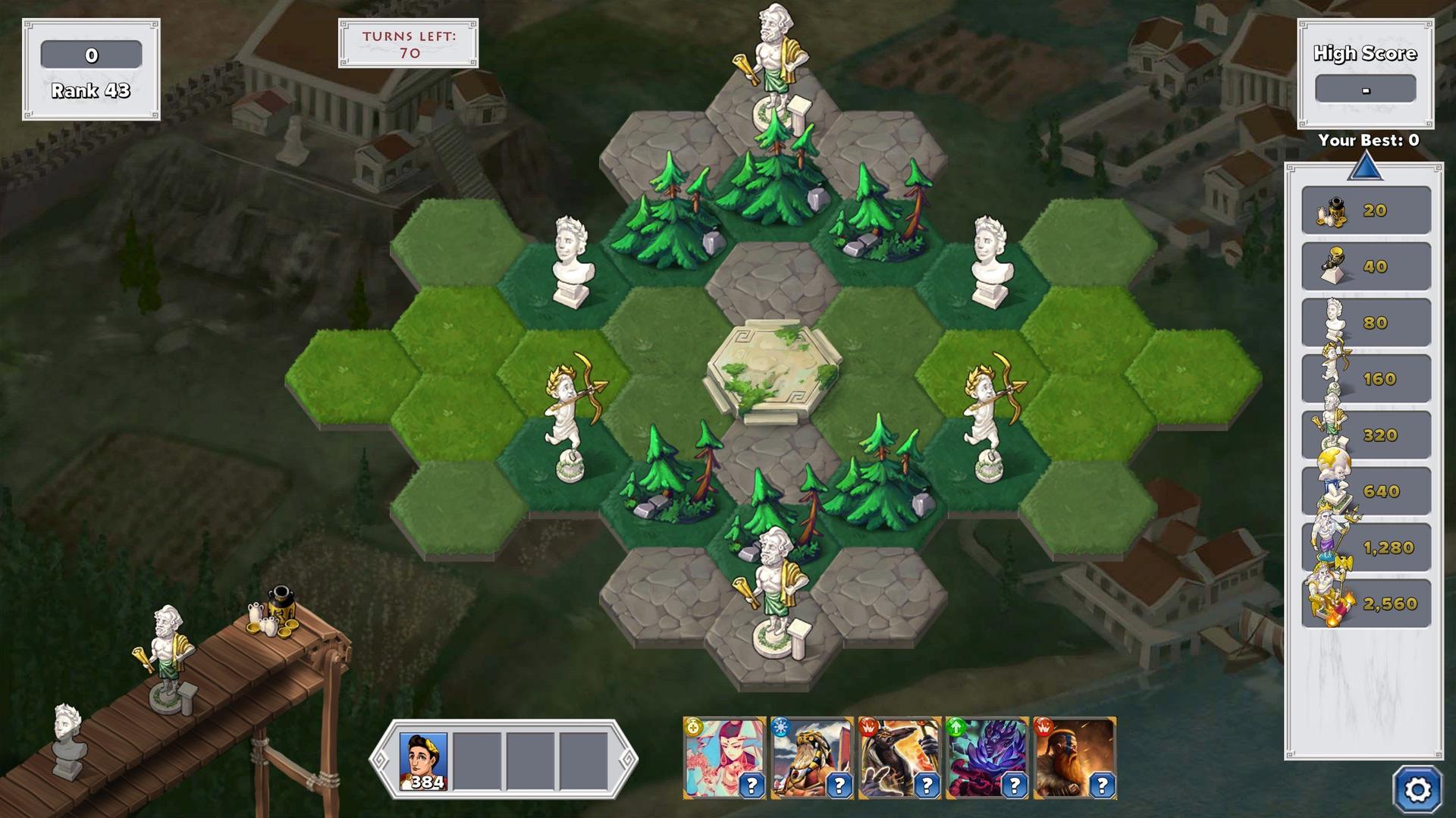Screen dimensions: 1456x818
Task: Select the left cupid archer statue
Action: (570, 409)
